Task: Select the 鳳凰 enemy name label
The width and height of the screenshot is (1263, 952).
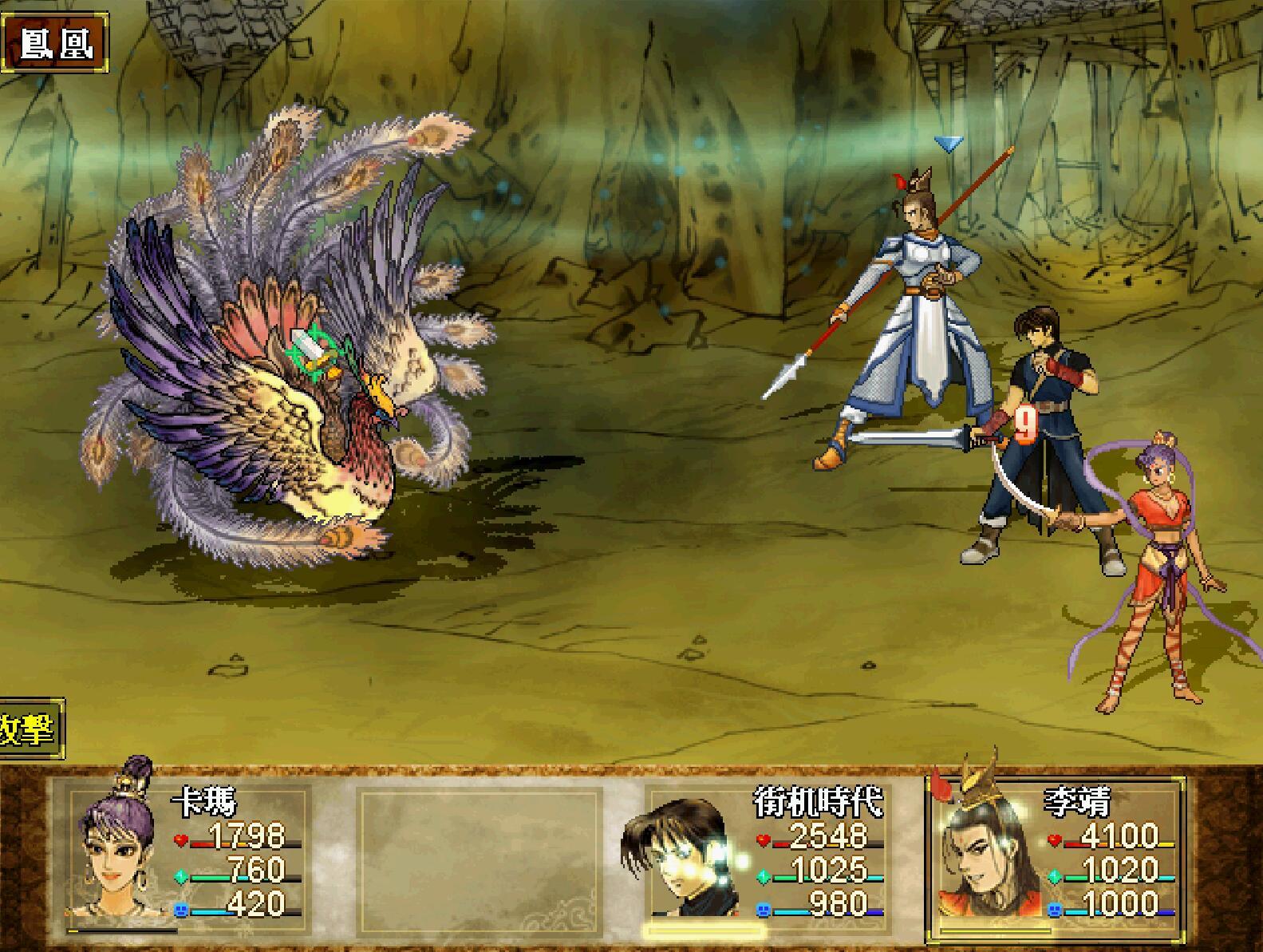Action: (x=54, y=44)
